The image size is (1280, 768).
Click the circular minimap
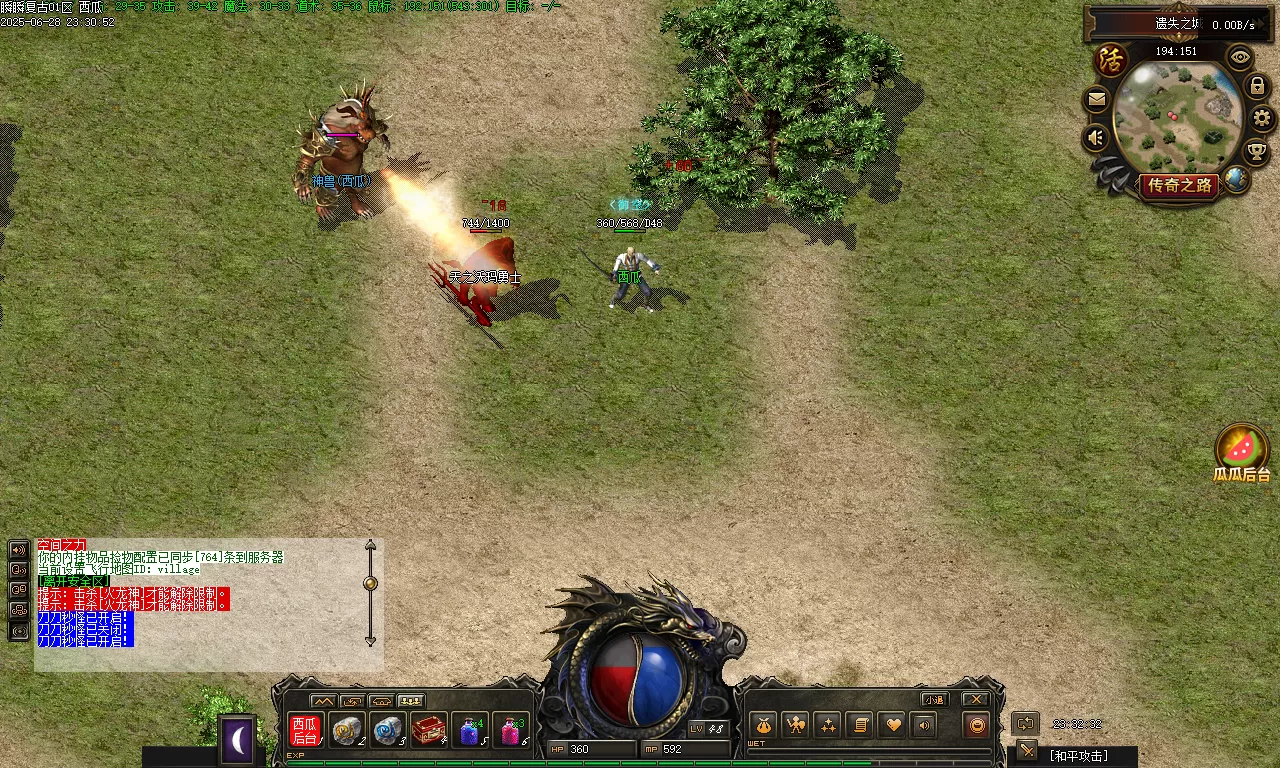(1177, 115)
